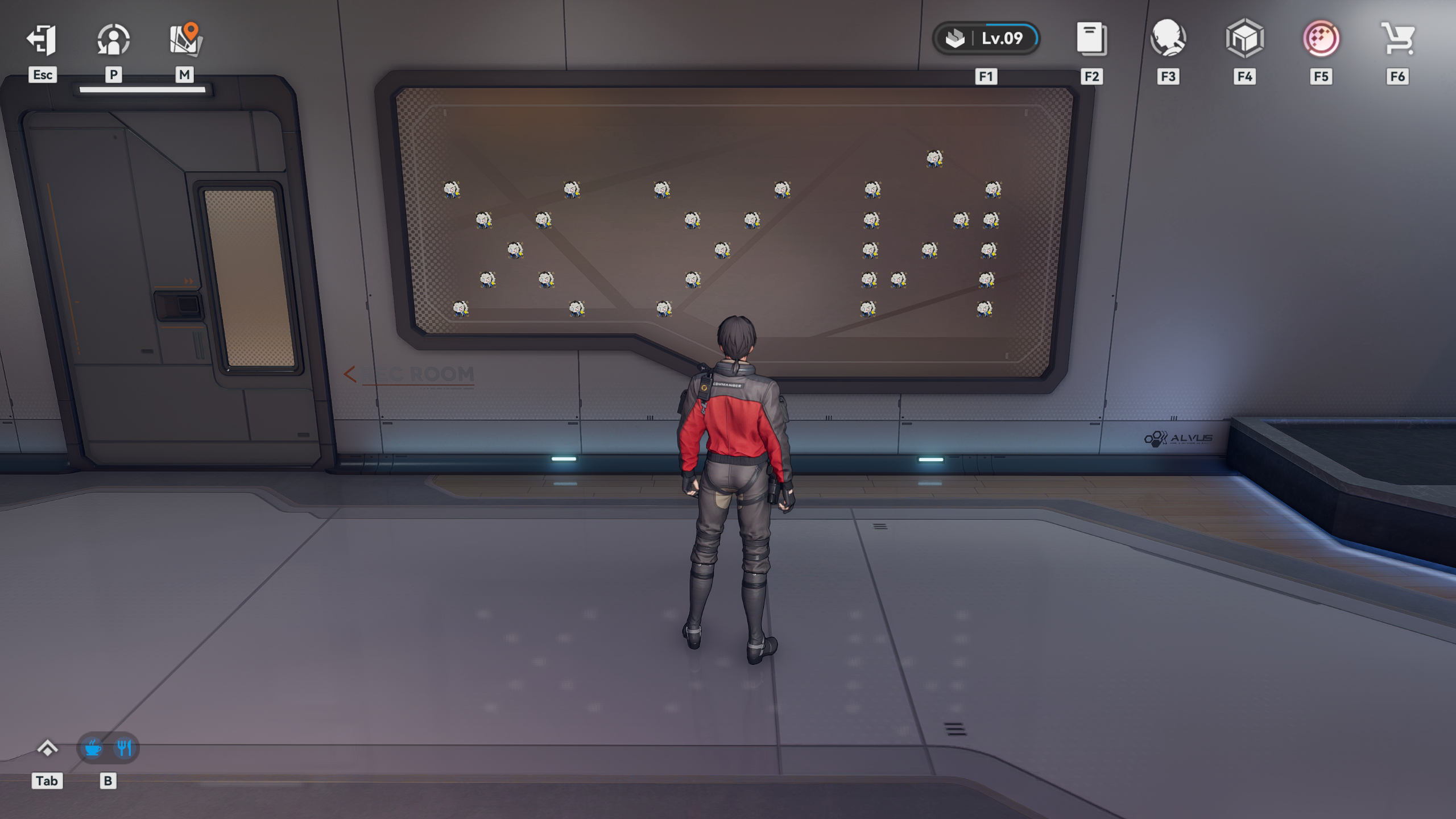Open the Lv.09 level badge

(x=986, y=39)
